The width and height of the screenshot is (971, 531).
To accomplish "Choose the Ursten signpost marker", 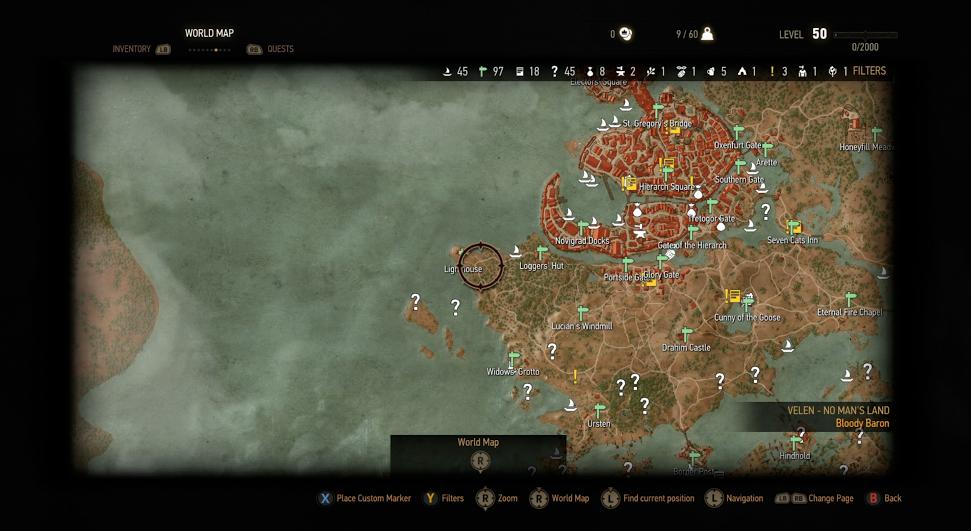I will 599,411.
